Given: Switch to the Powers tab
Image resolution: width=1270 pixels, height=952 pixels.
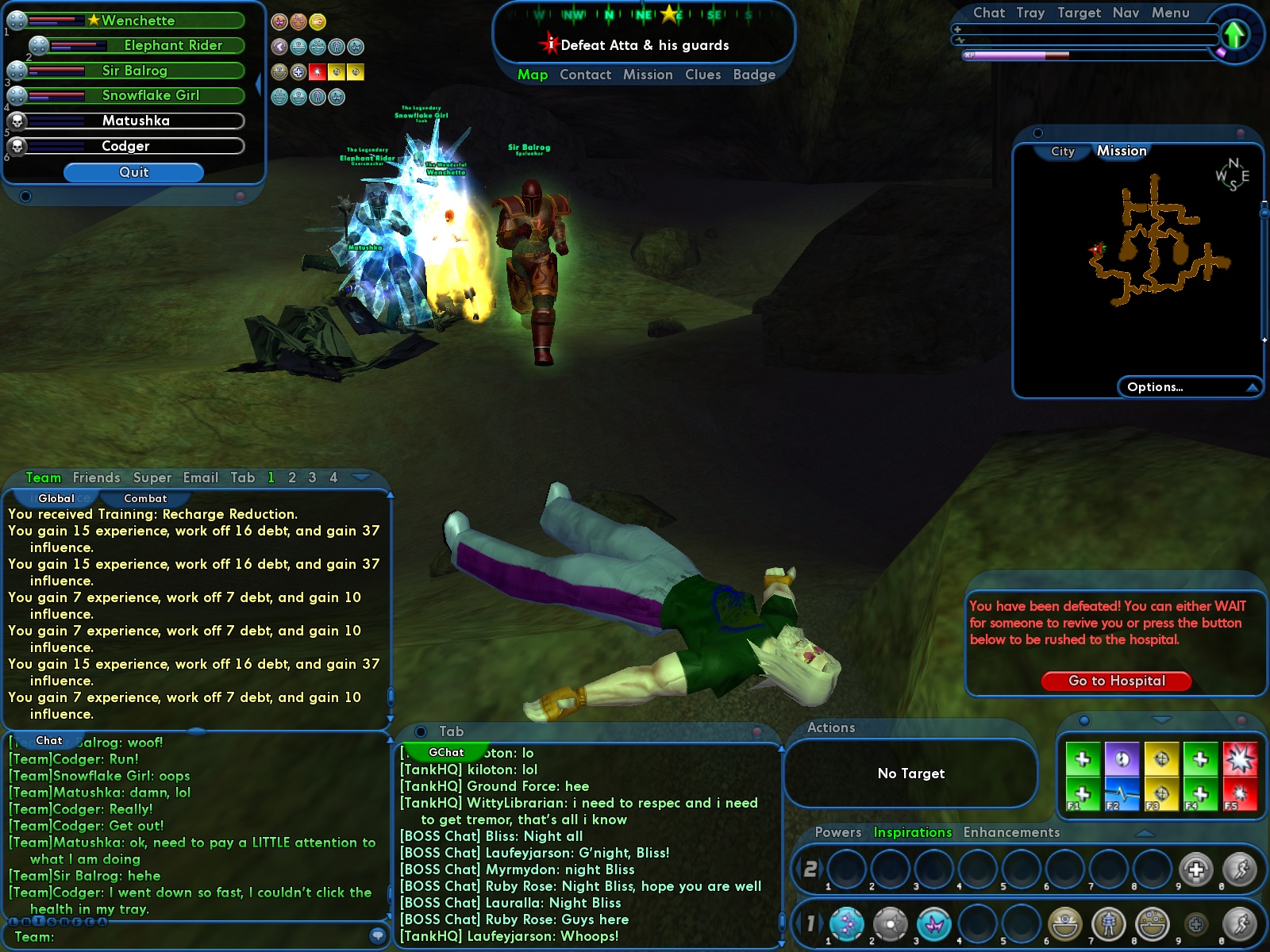Looking at the screenshot, I should (837, 832).
